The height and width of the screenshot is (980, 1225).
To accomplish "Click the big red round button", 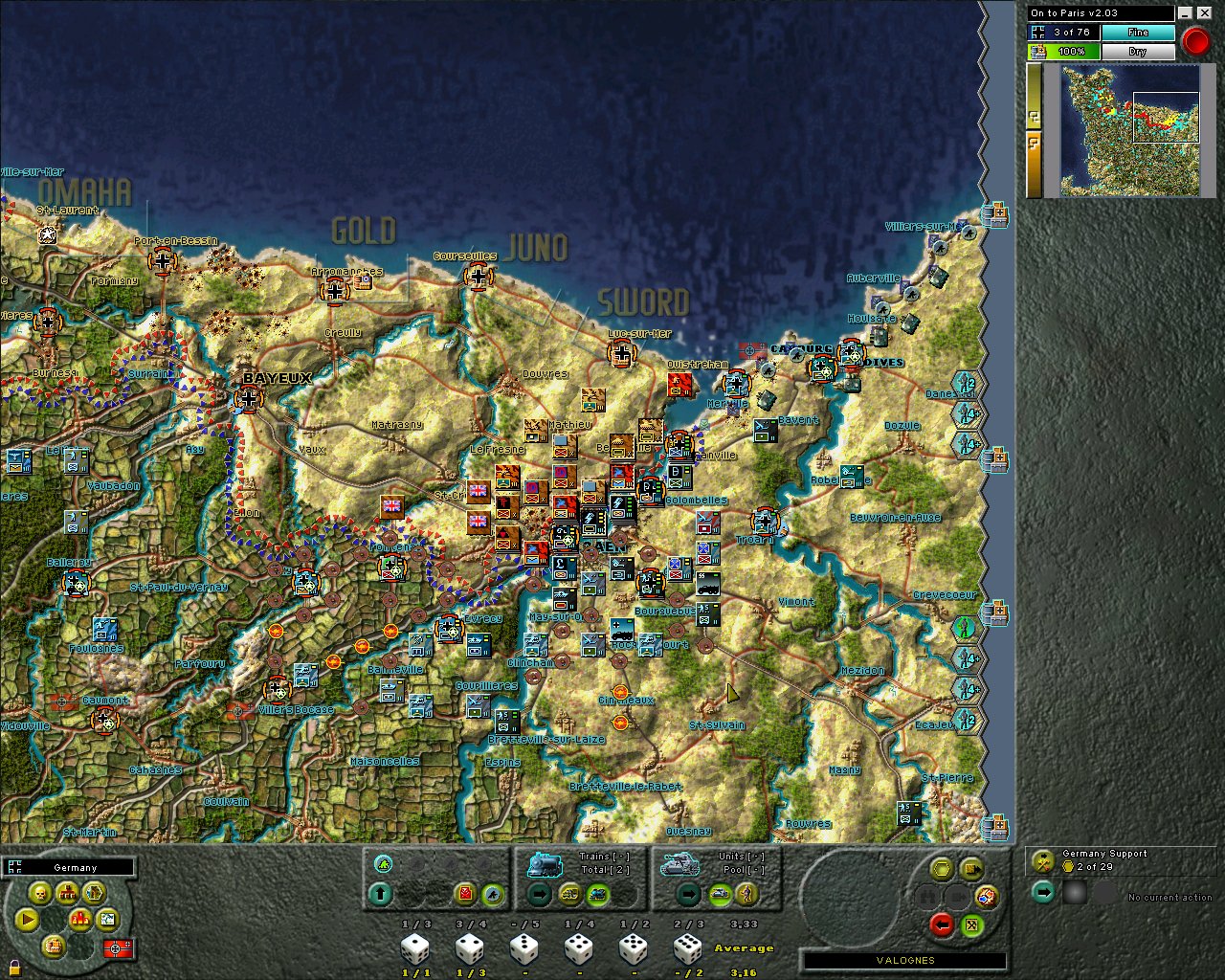I will 1194,41.
